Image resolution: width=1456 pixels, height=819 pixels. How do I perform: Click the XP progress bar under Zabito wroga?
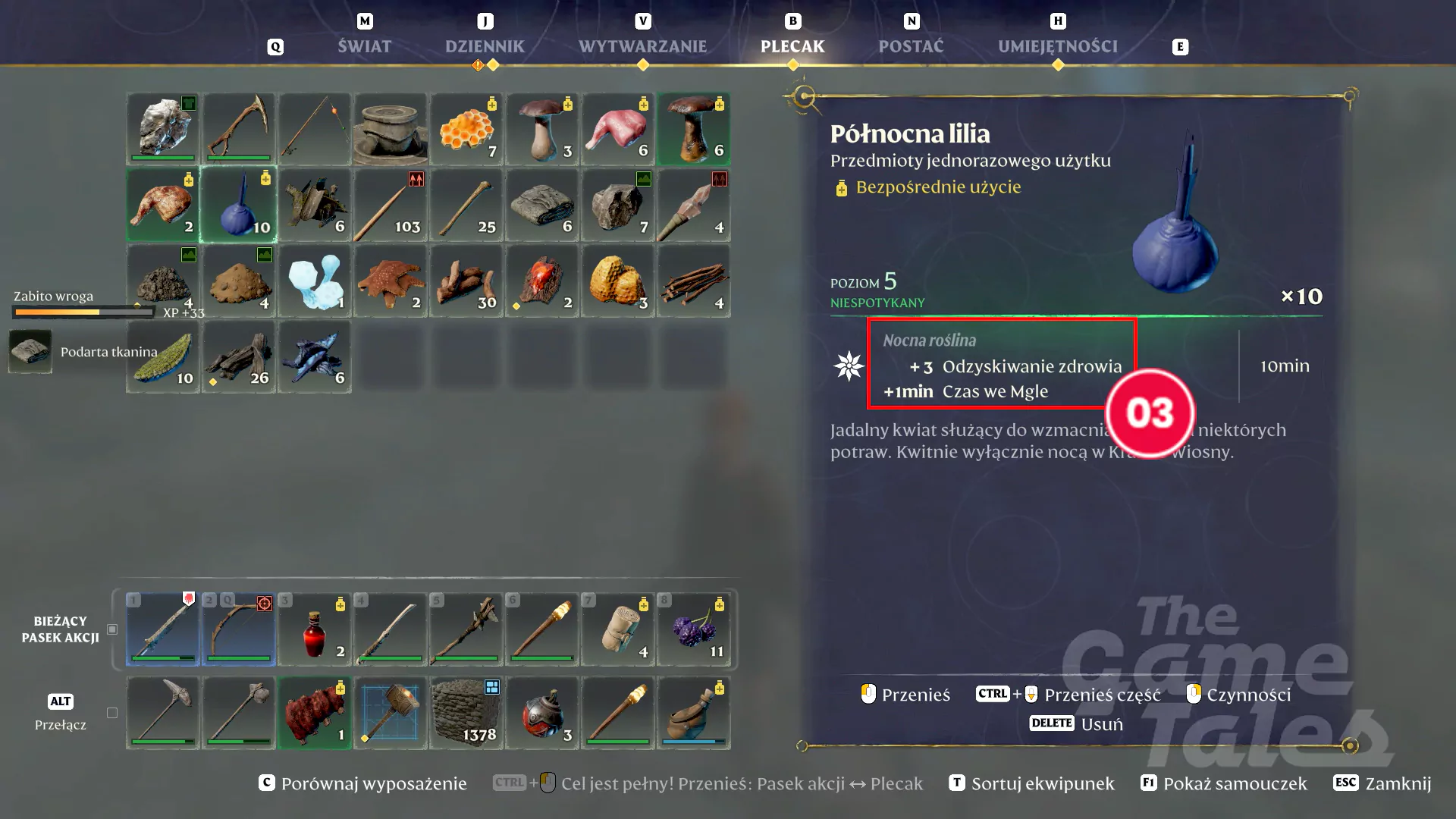[83, 312]
